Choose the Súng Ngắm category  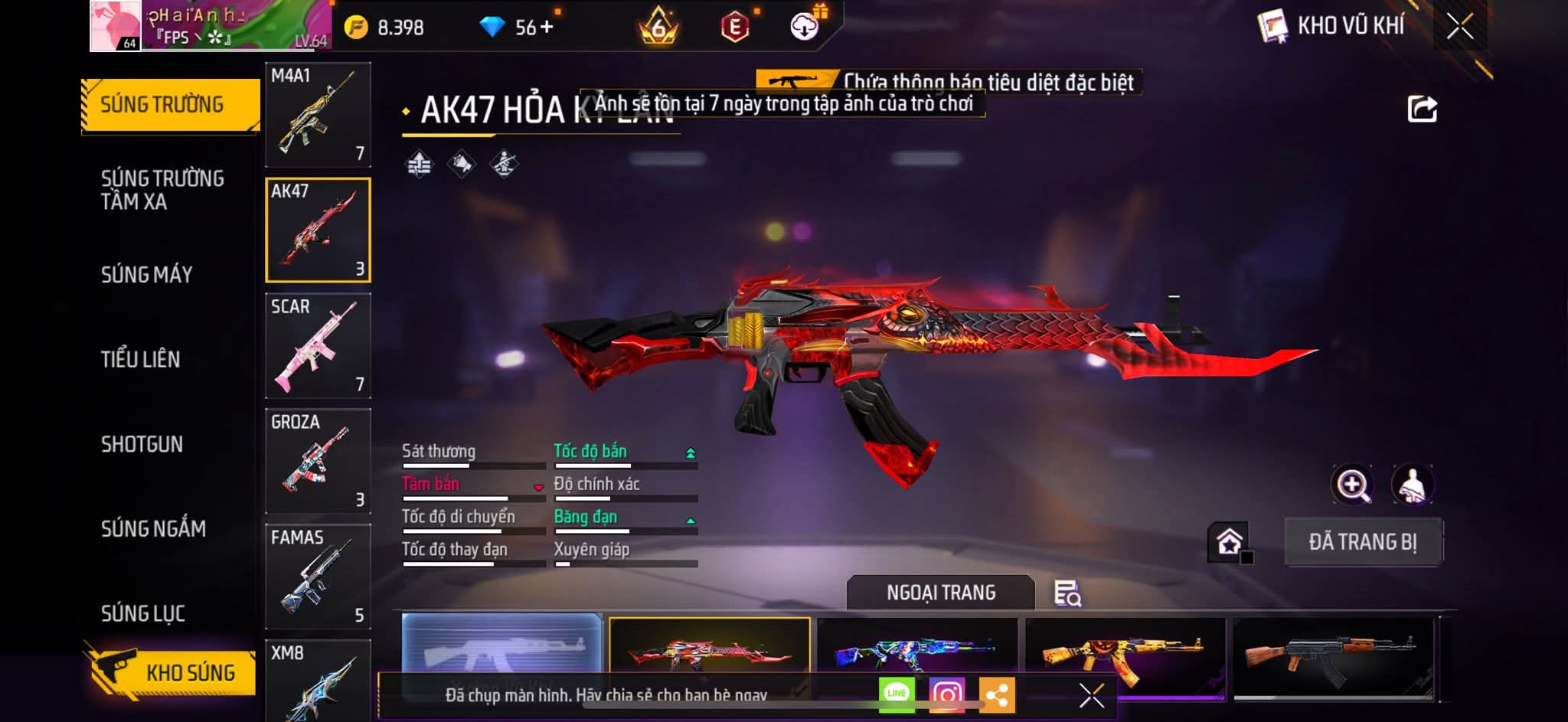pos(153,528)
